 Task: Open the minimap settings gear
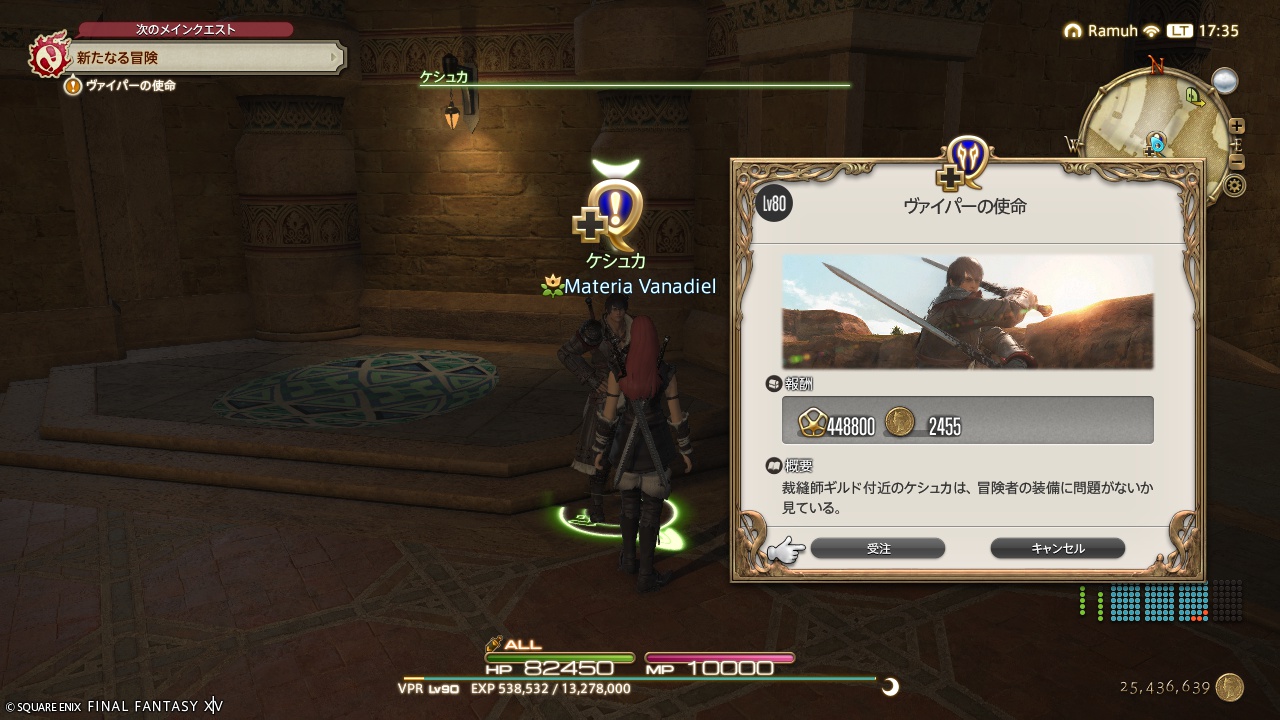(x=1235, y=185)
